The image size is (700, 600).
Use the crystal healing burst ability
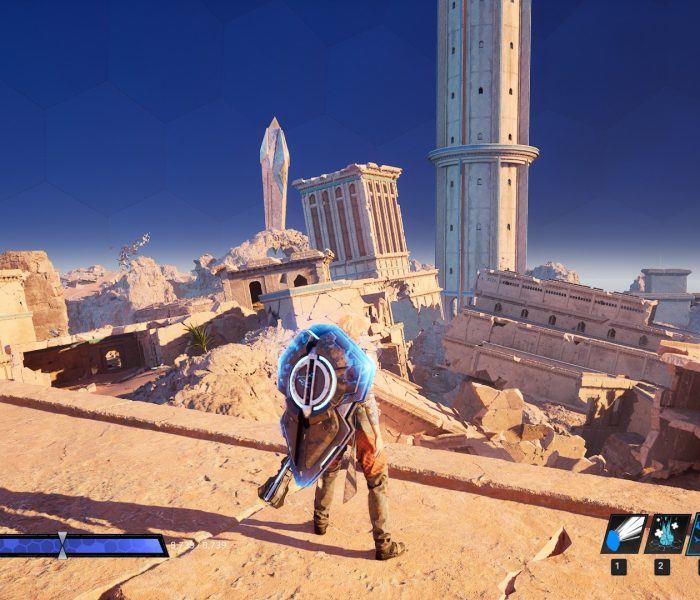tap(665, 534)
